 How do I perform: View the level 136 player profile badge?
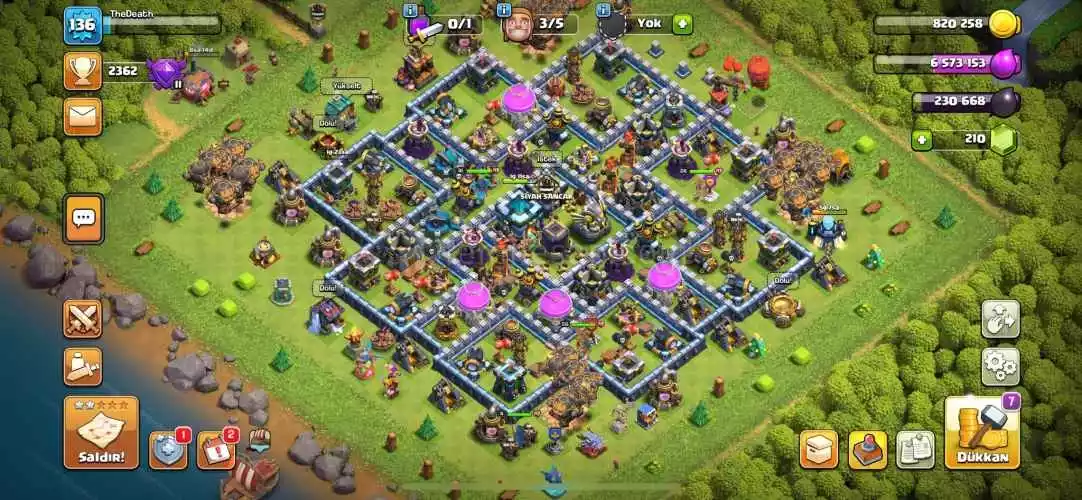pyautogui.click(x=82, y=25)
